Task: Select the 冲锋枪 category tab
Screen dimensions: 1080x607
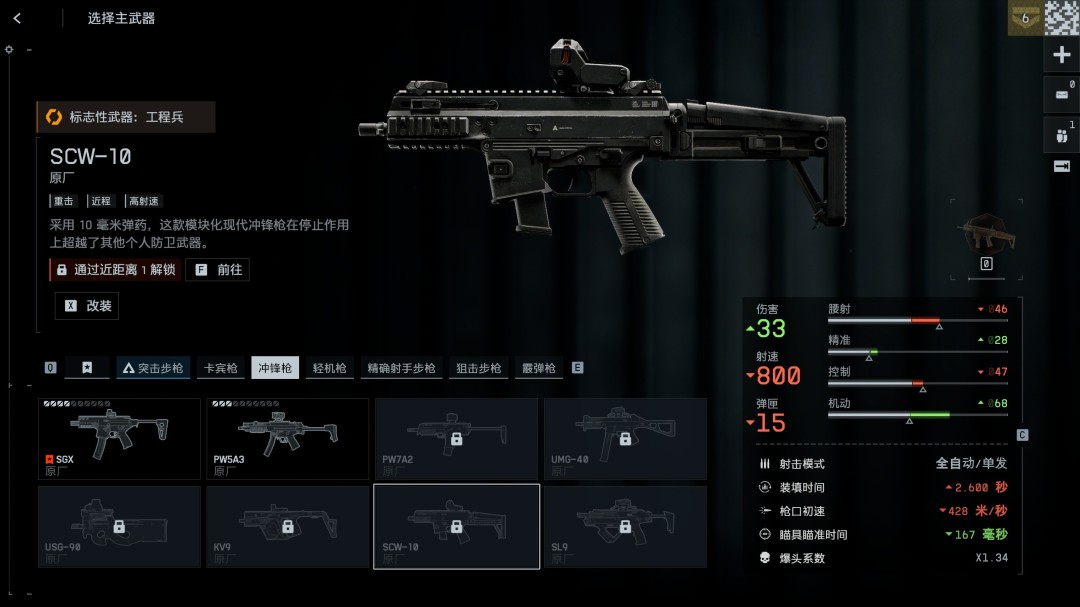Action: click(x=275, y=368)
